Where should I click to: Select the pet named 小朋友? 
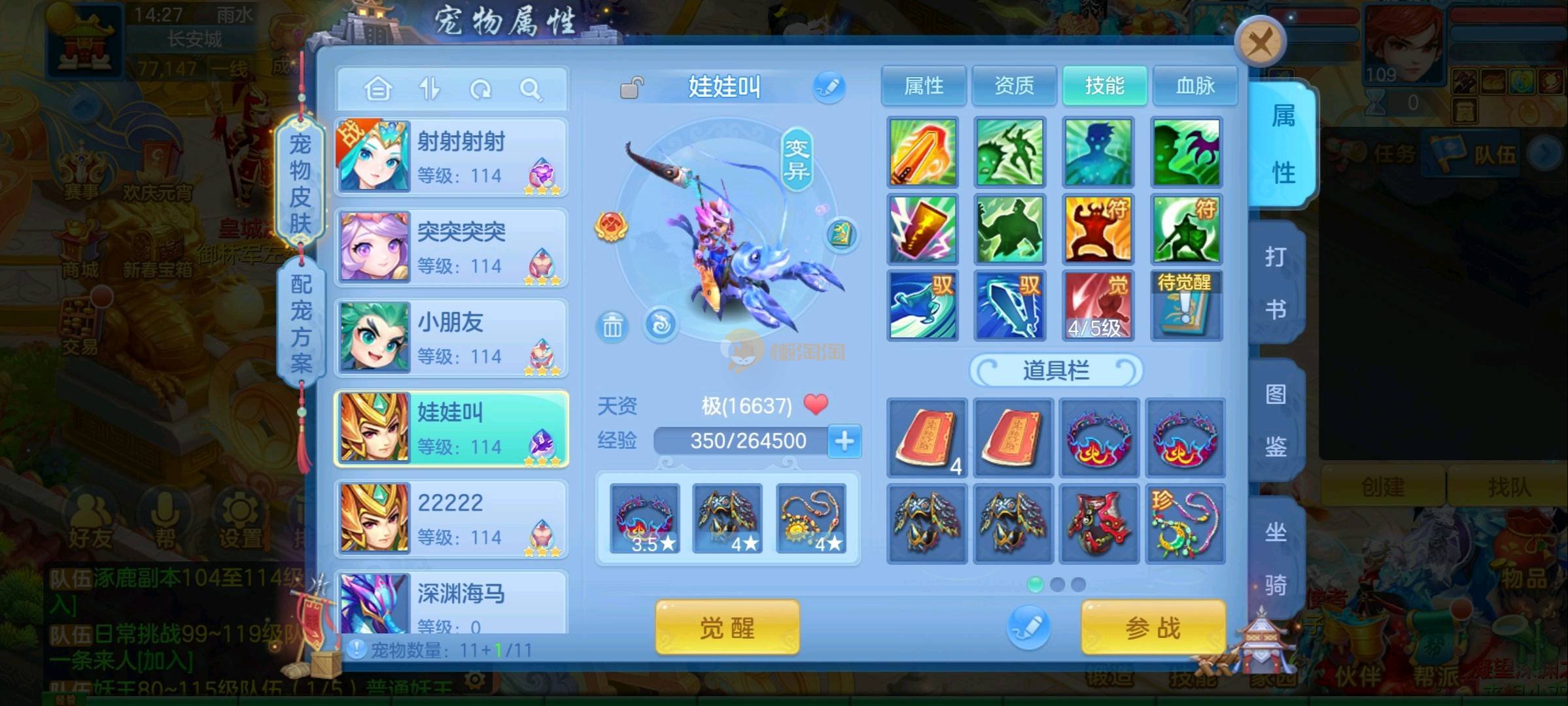click(451, 338)
